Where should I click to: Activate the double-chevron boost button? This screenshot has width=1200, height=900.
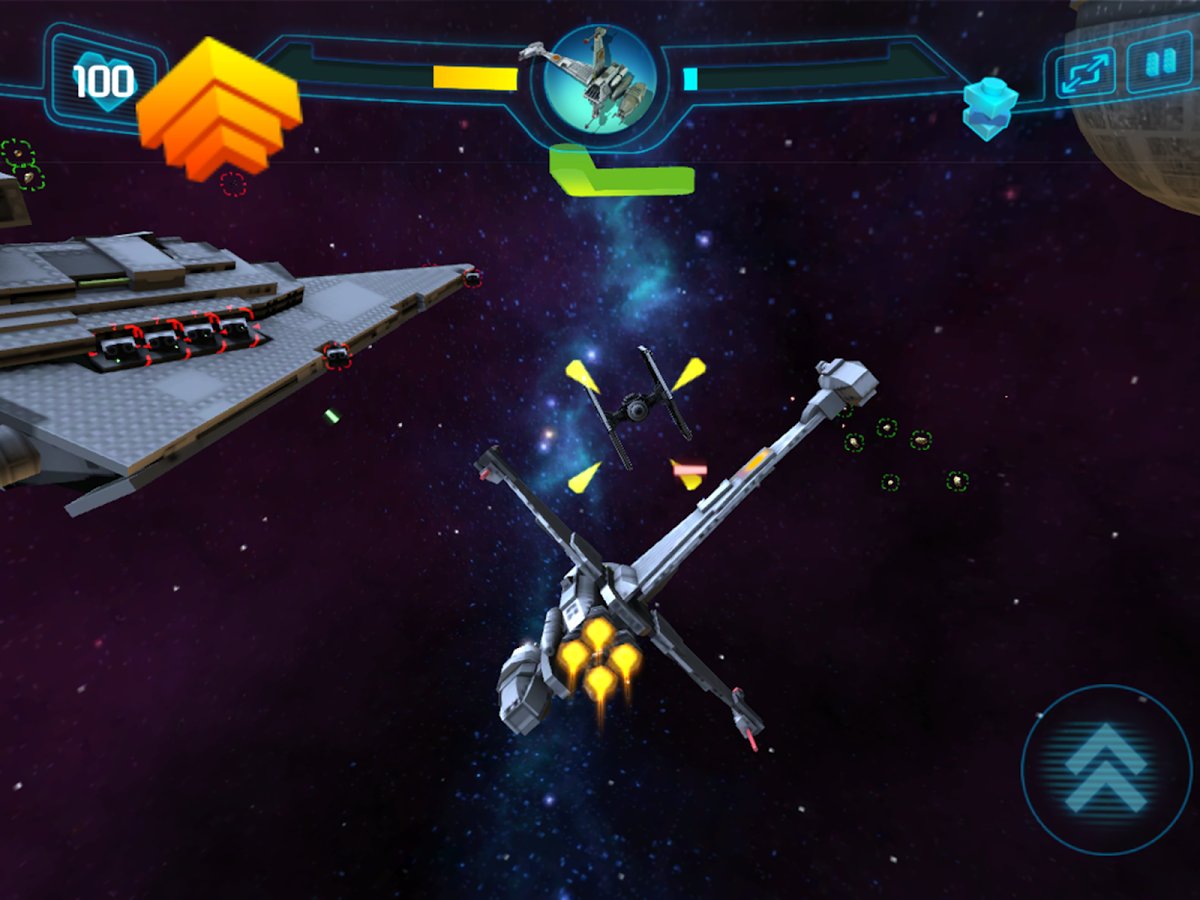[x=1105, y=768]
